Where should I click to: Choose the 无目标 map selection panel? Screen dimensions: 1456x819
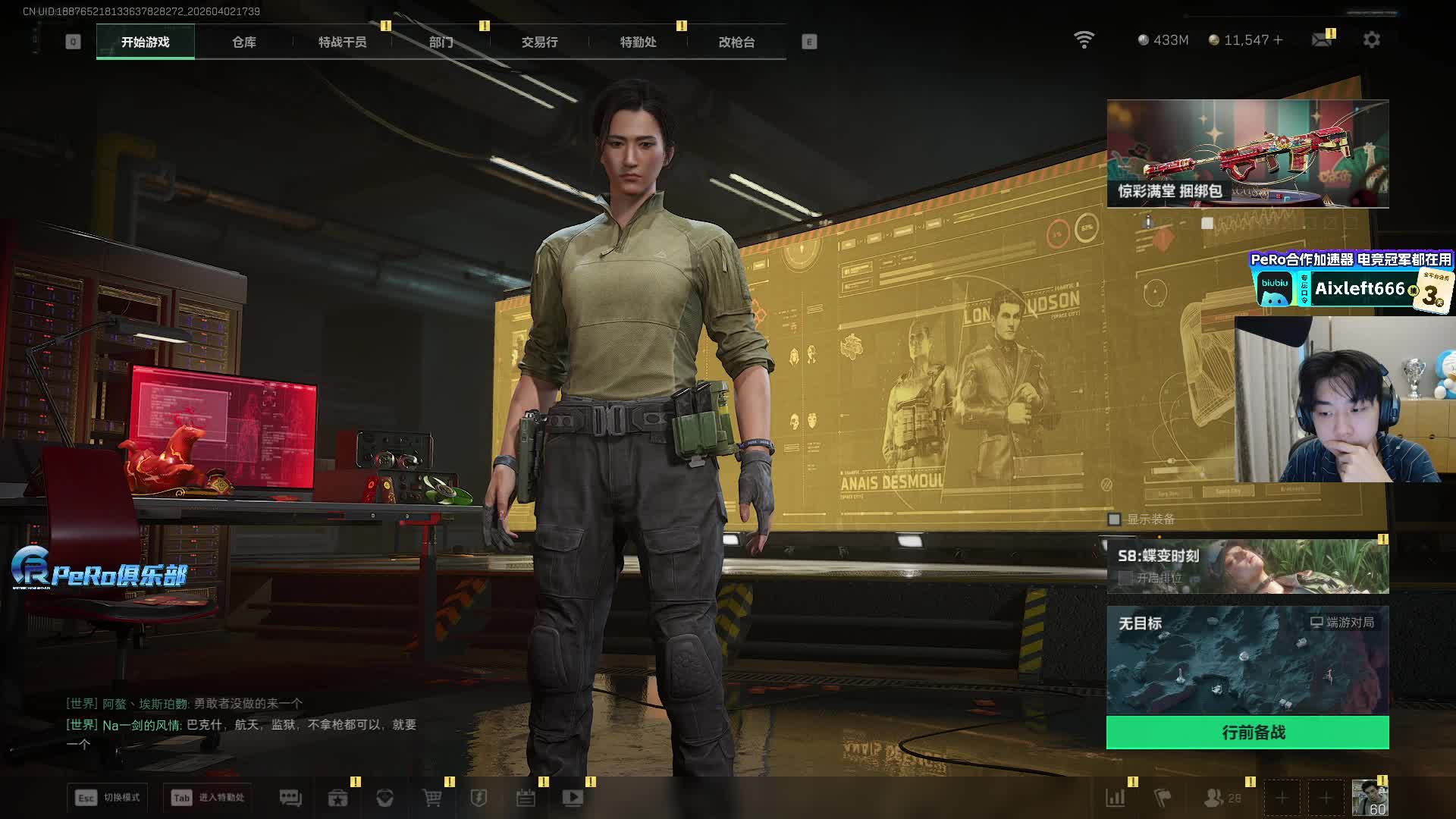pyautogui.click(x=1247, y=660)
